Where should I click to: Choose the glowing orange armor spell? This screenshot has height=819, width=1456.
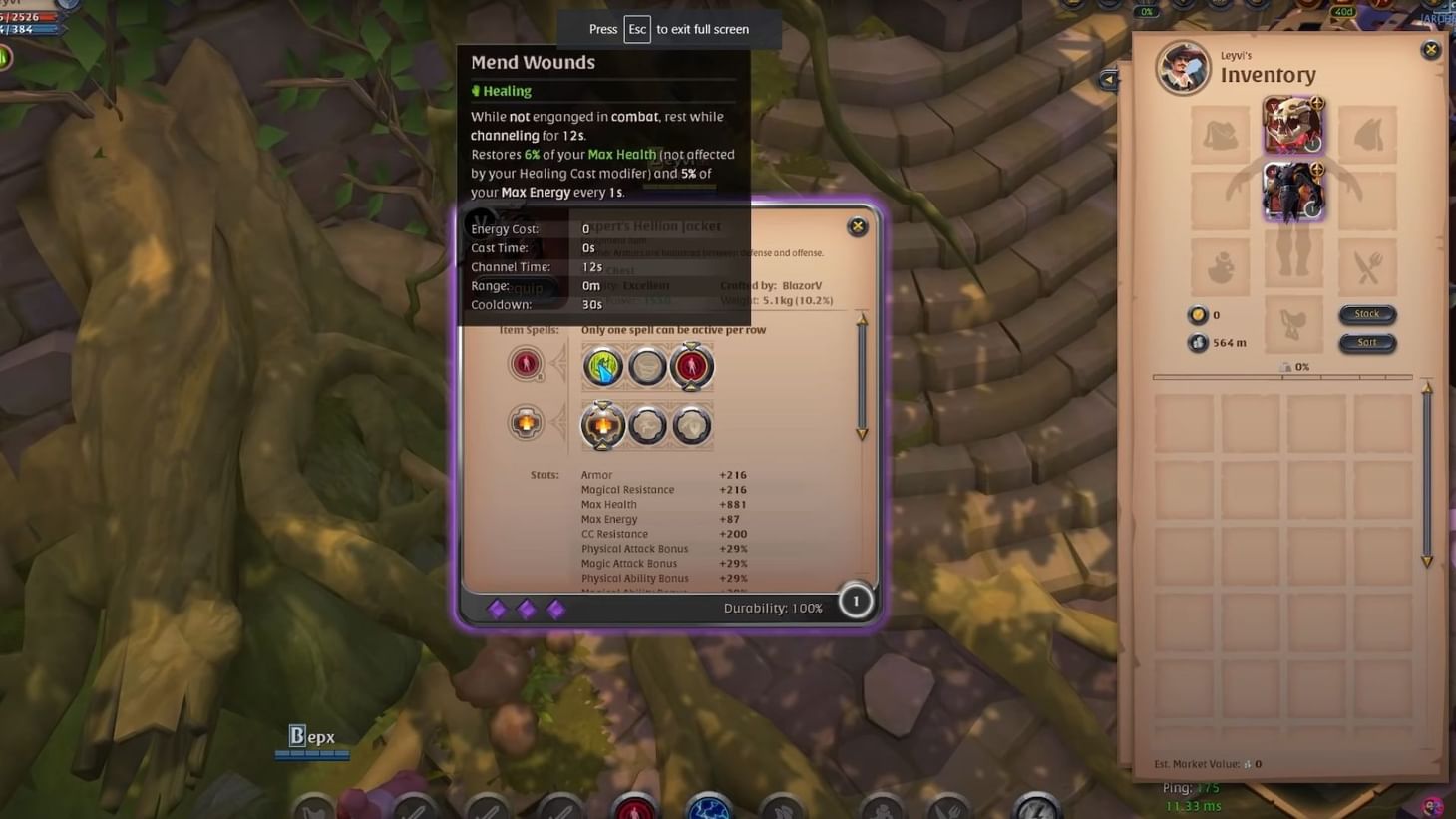pos(602,424)
